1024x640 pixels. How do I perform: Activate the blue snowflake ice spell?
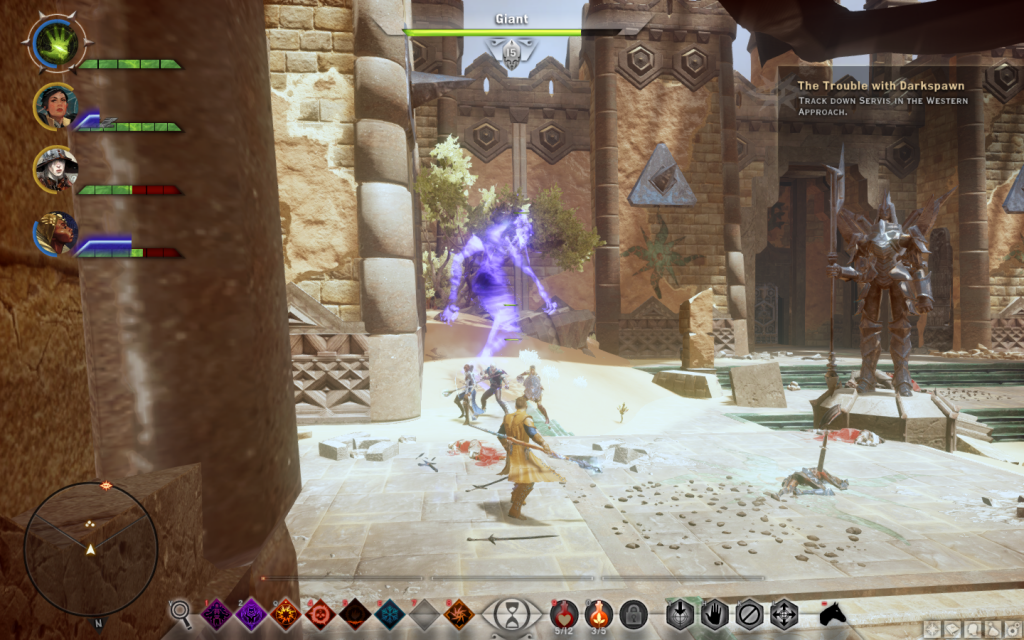389,613
